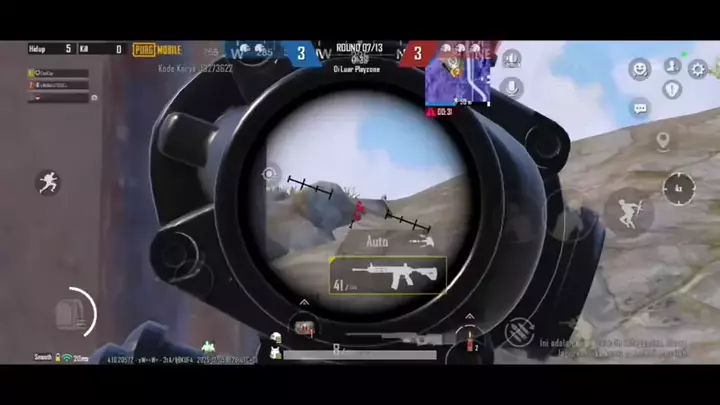The image size is (720, 405).
Task: Toggle the sprint running-man icon
Action: coord(46,182)
